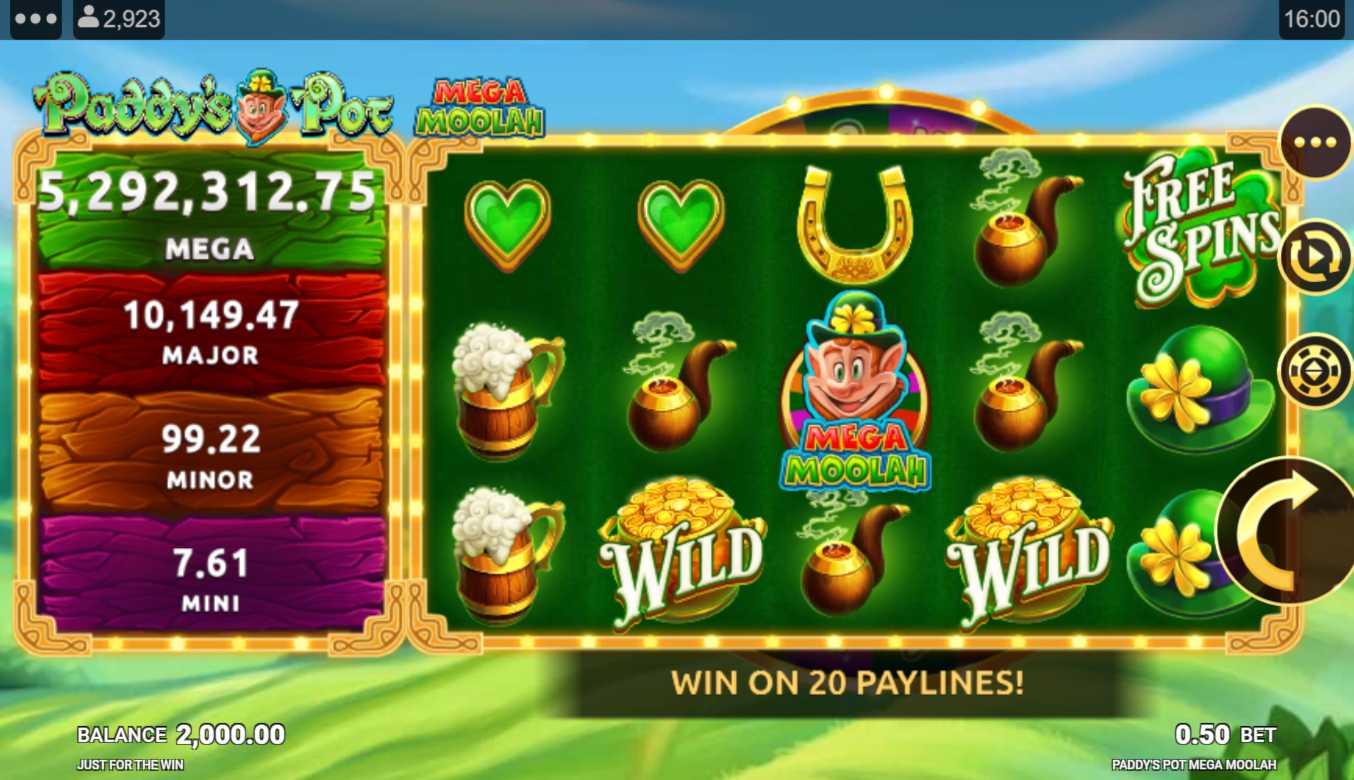Image resolution: width=1354 pixels, height=780 pixels.
Task: Open the autoplay settings button
Action: pos(1314,257)
